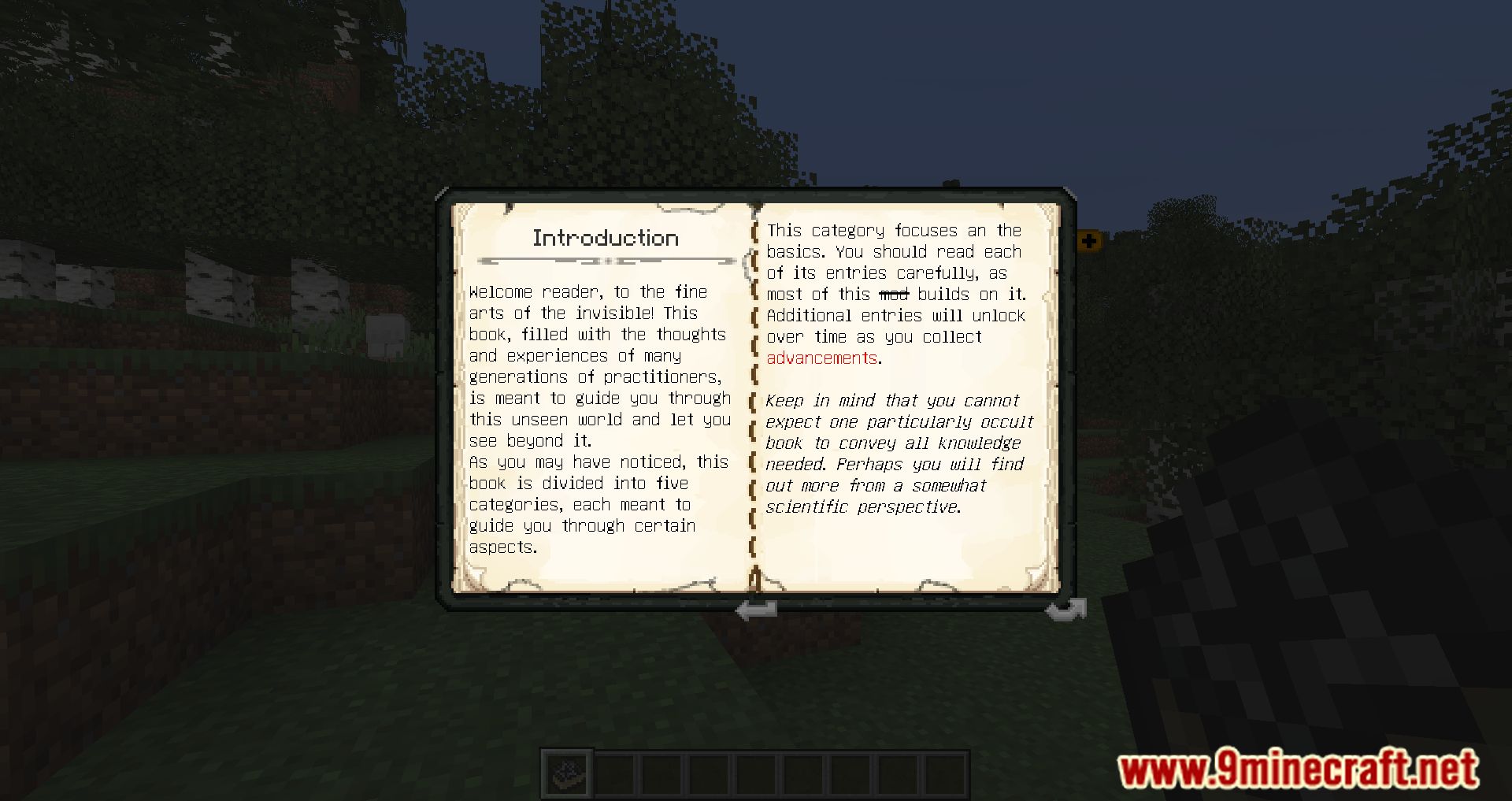Click the italic paragraph about occult knowledge
The width and height of the screenshot is (1512, 801).
click(x=898, y=453)
